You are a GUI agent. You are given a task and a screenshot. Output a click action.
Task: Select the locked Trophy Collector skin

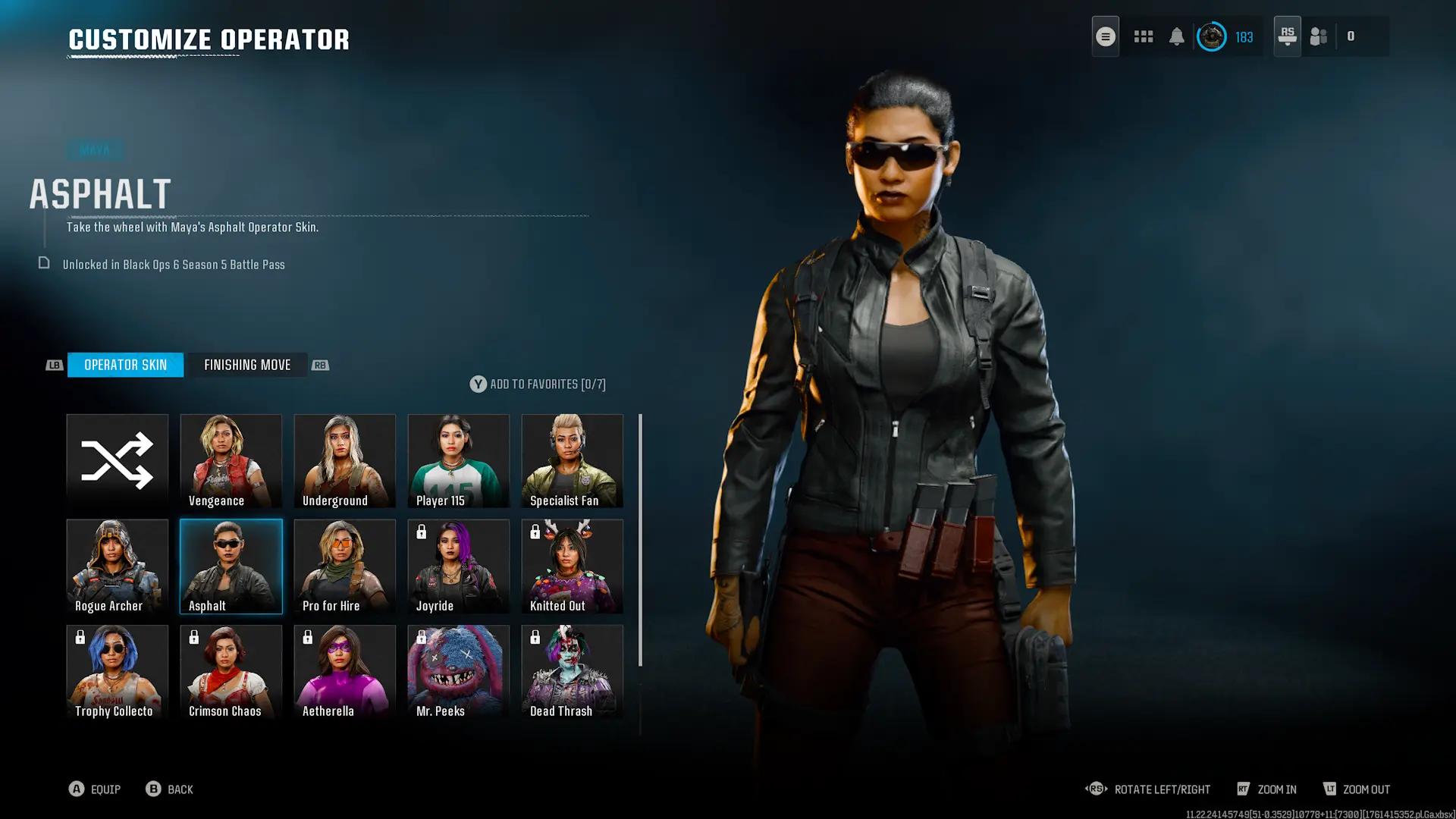(x=118, y=671)
